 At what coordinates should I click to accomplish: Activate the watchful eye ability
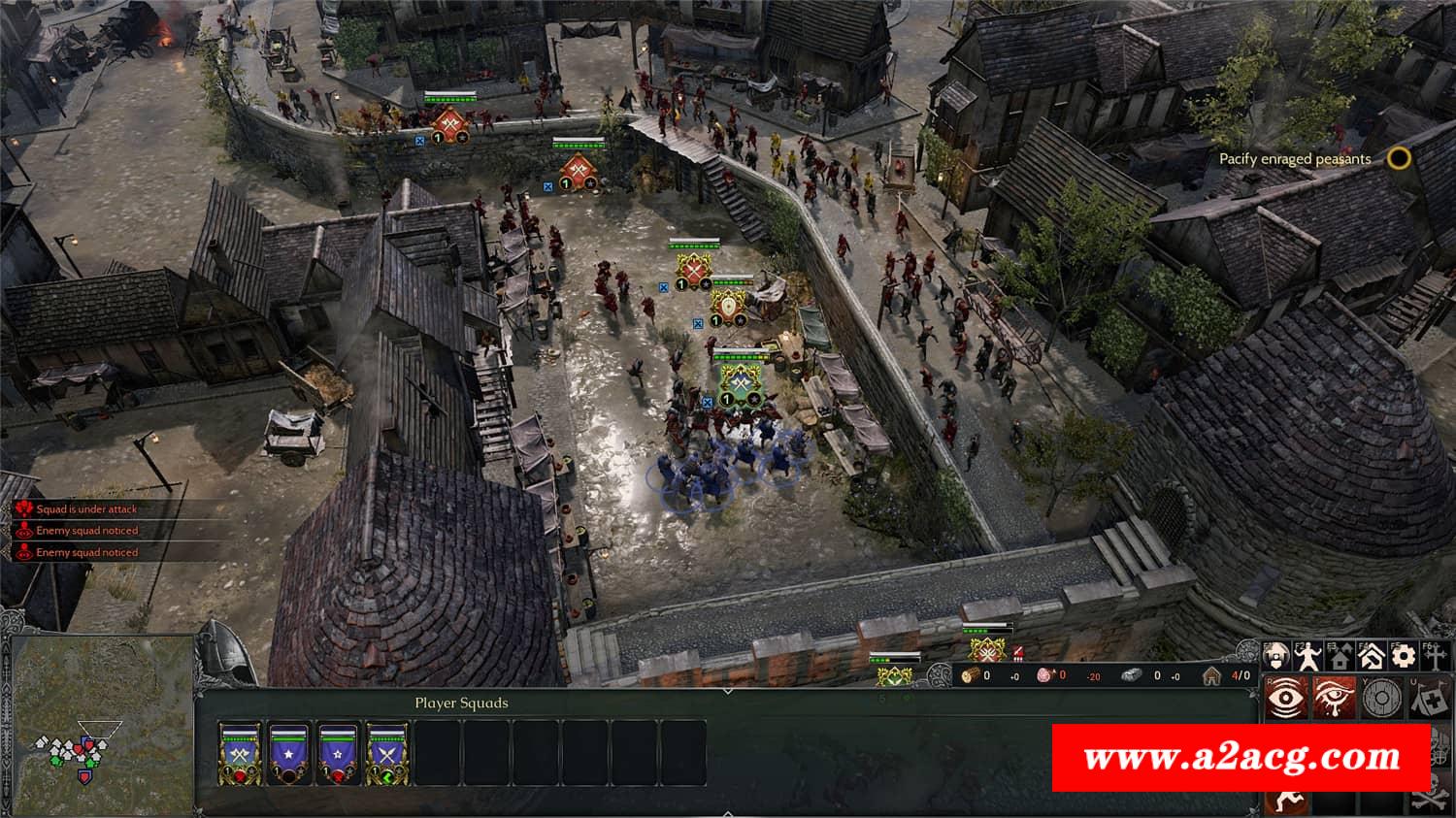tap(1283, 699)
